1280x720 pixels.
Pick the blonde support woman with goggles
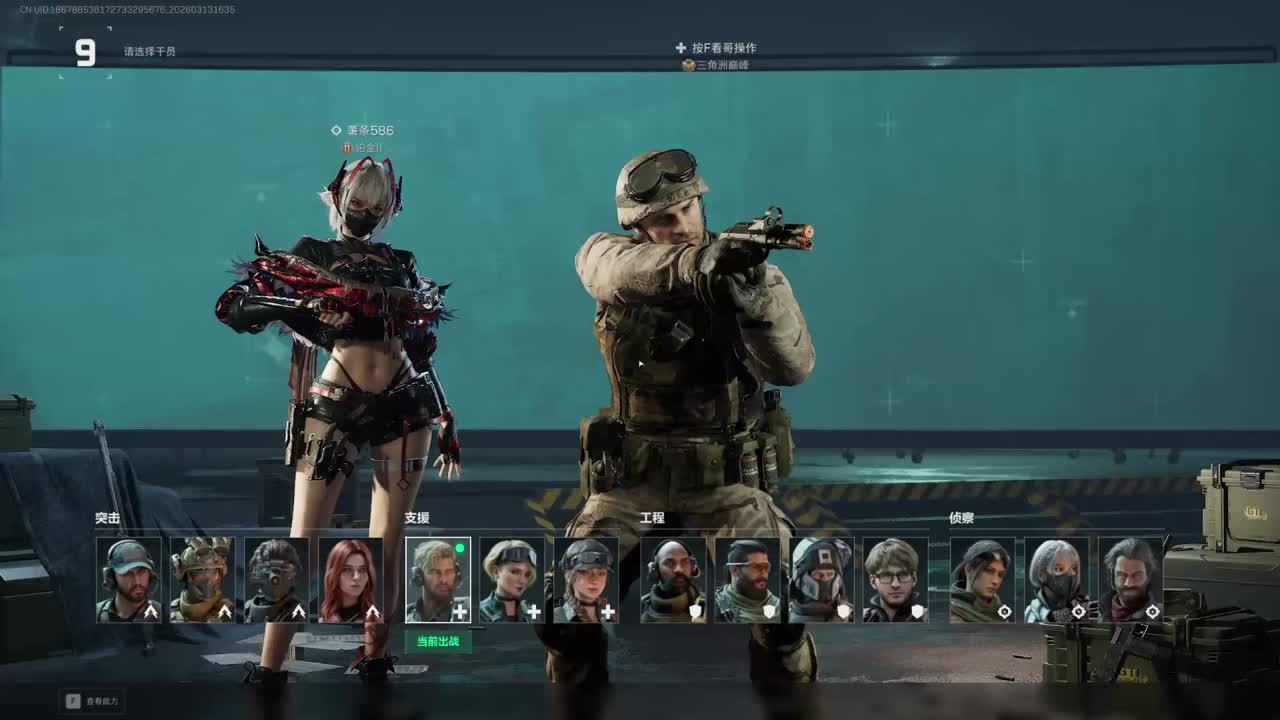[x=512, y=580]
